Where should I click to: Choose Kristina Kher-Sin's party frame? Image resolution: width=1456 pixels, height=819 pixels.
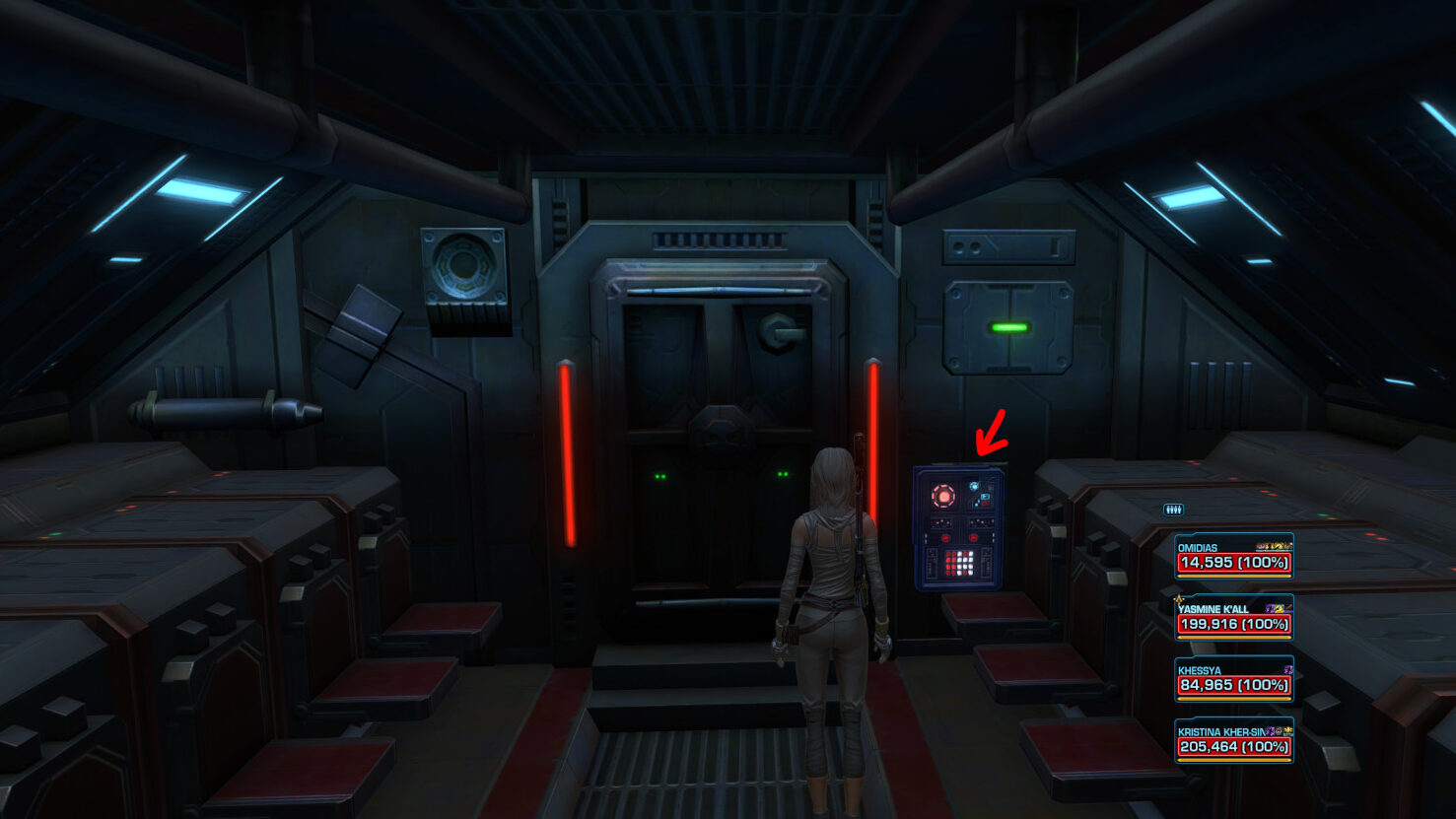pos(1233,740)
